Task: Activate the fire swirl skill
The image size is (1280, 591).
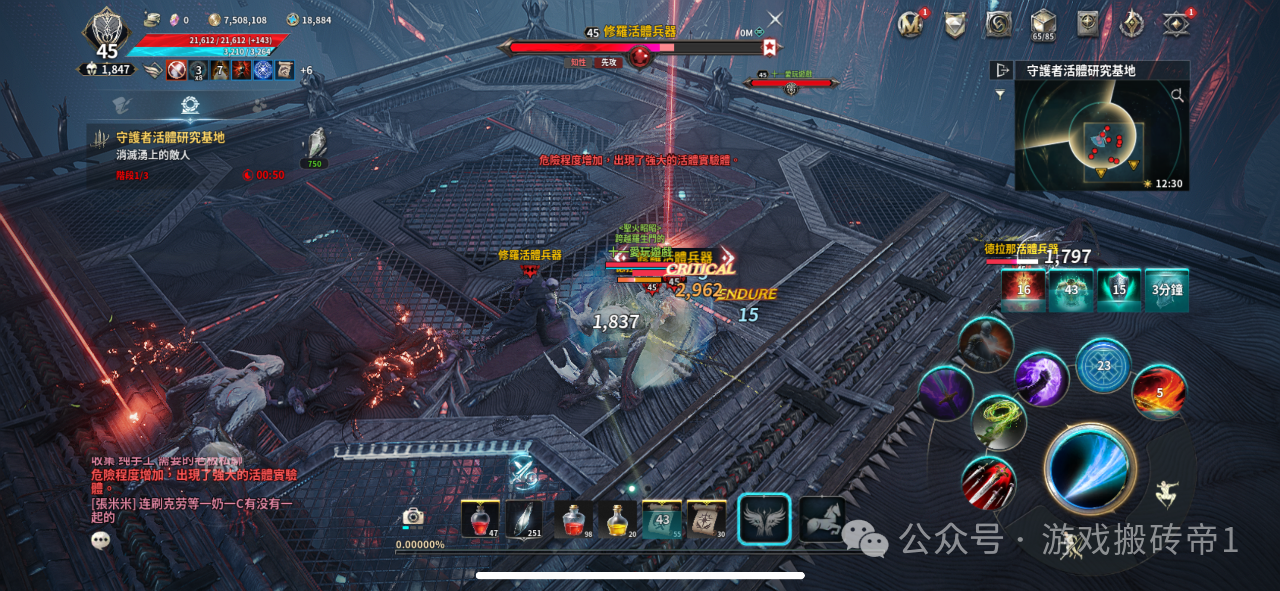Action: click(x=1159, y=391)
